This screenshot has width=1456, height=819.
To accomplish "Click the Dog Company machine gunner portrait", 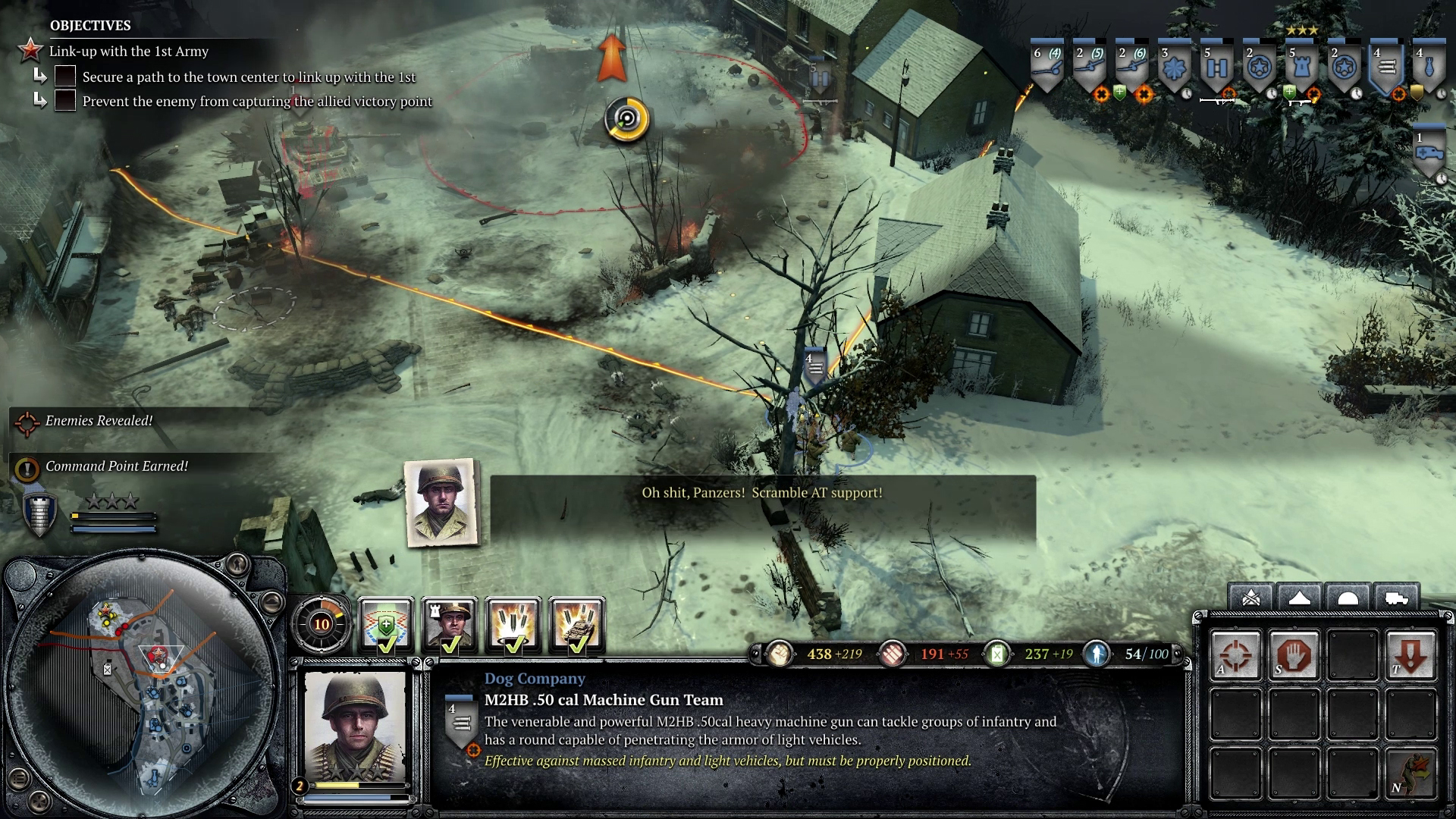I will [x=356, y=728].
